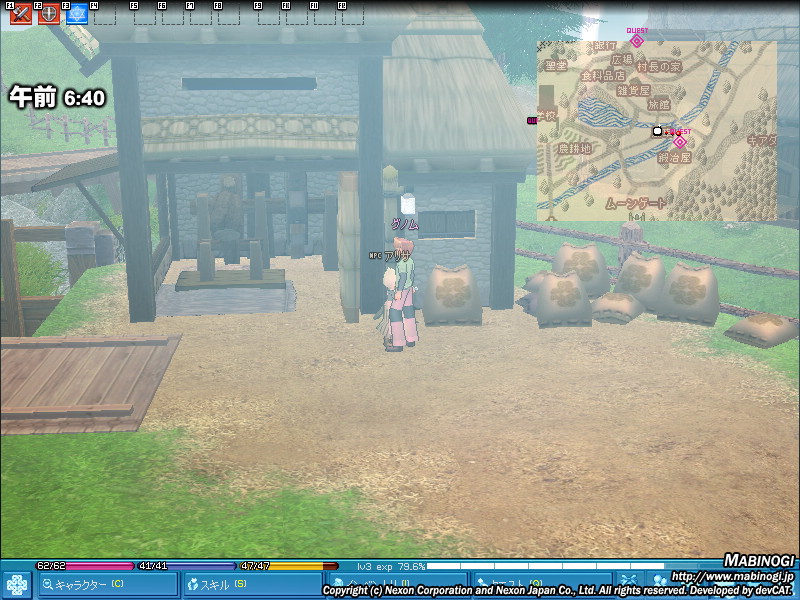800x600 pixels.
Task: Open the main menu clover button
Action: (x=17, y=584)
